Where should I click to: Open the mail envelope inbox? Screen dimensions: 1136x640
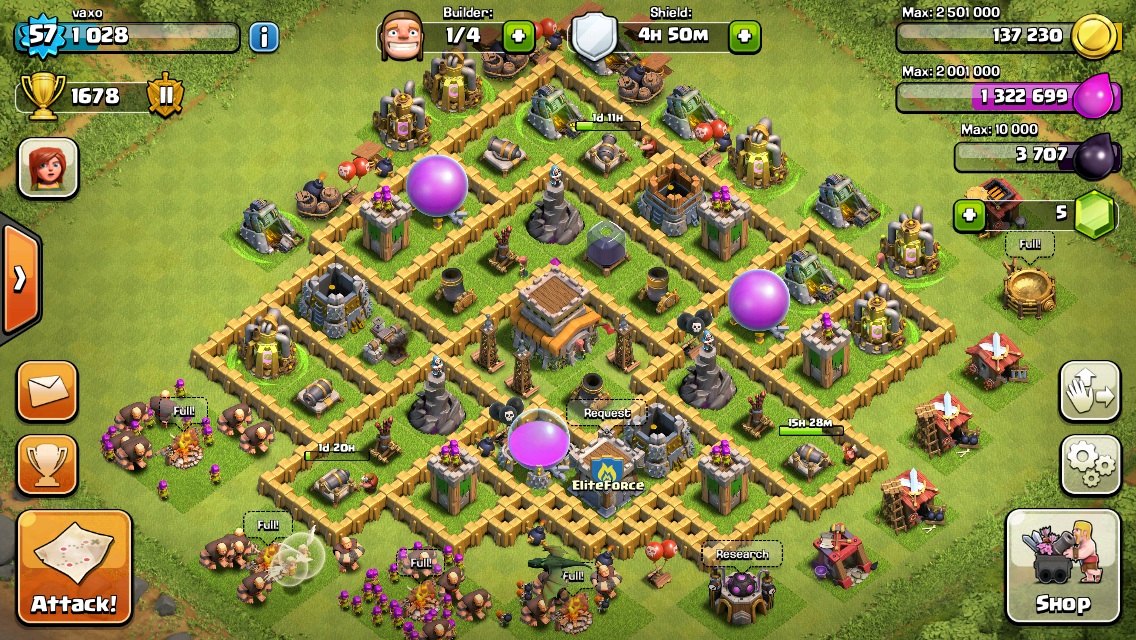pyautogui.click(x=47, y=390)
